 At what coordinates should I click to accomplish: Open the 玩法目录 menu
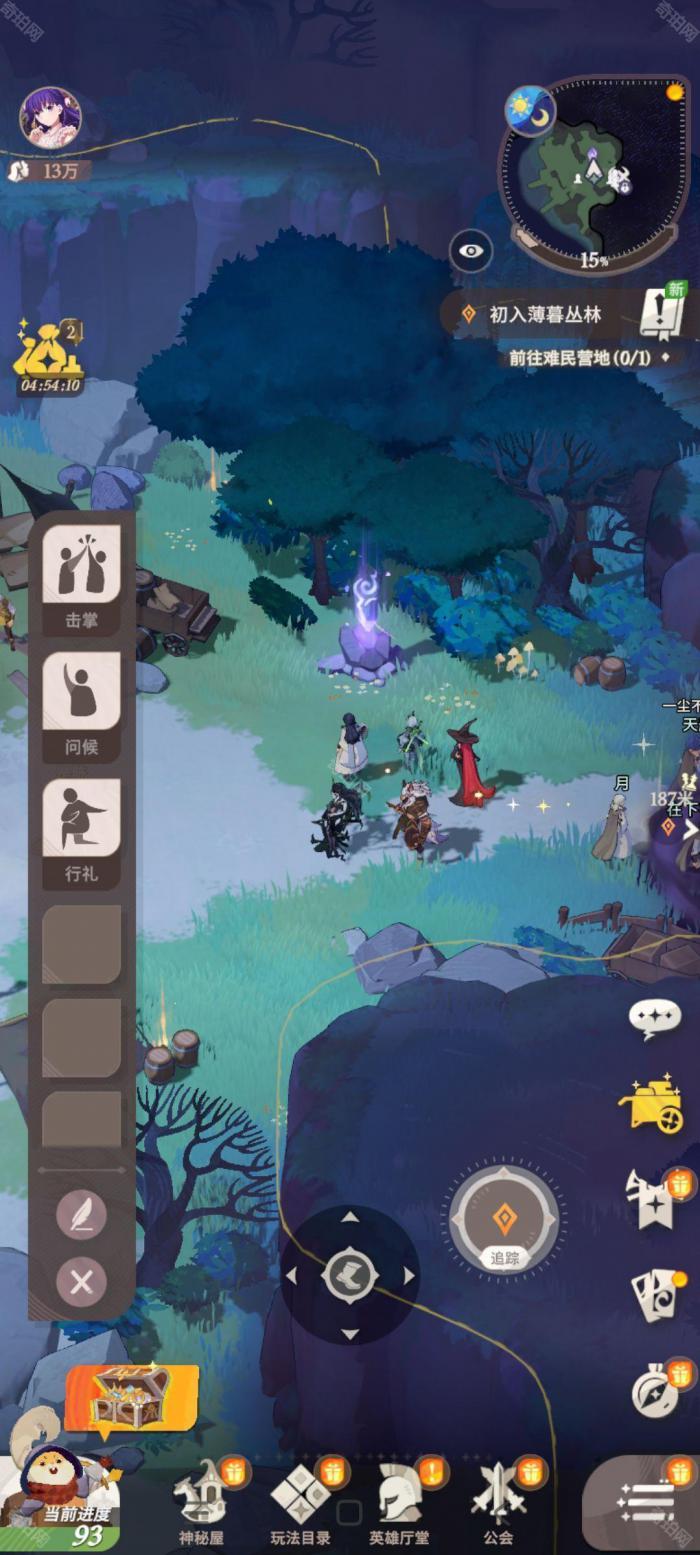[x=301, y=1502]
